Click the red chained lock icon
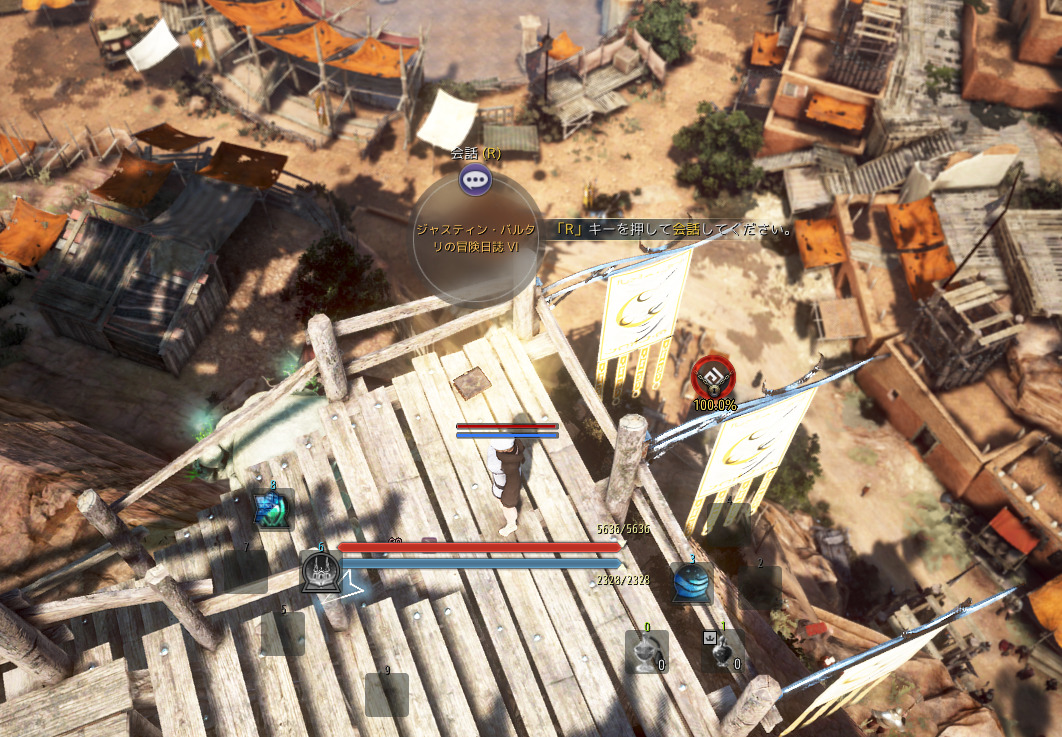 [714, 377]
